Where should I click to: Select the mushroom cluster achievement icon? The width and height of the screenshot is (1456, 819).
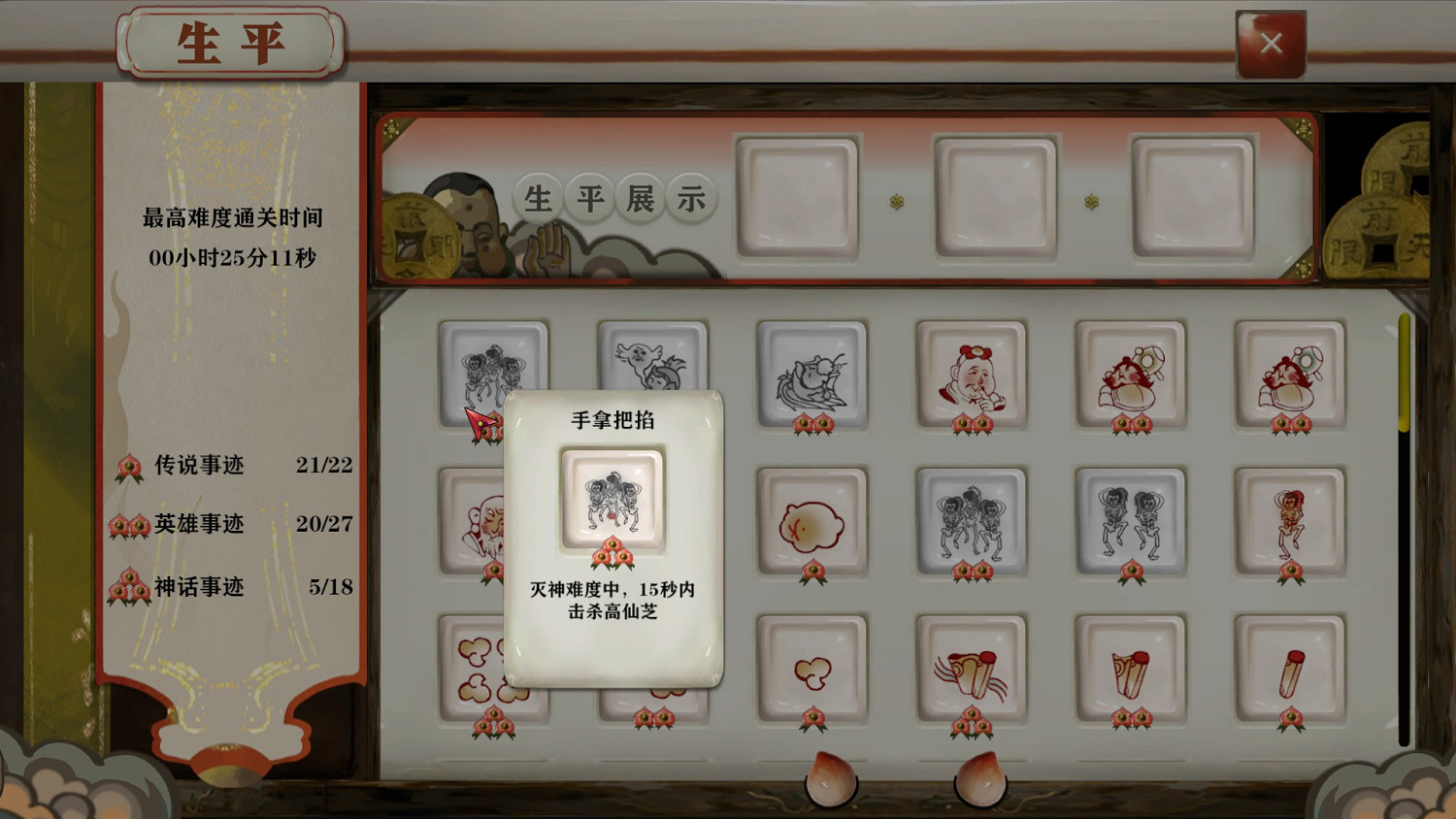[x=812, y=668]
